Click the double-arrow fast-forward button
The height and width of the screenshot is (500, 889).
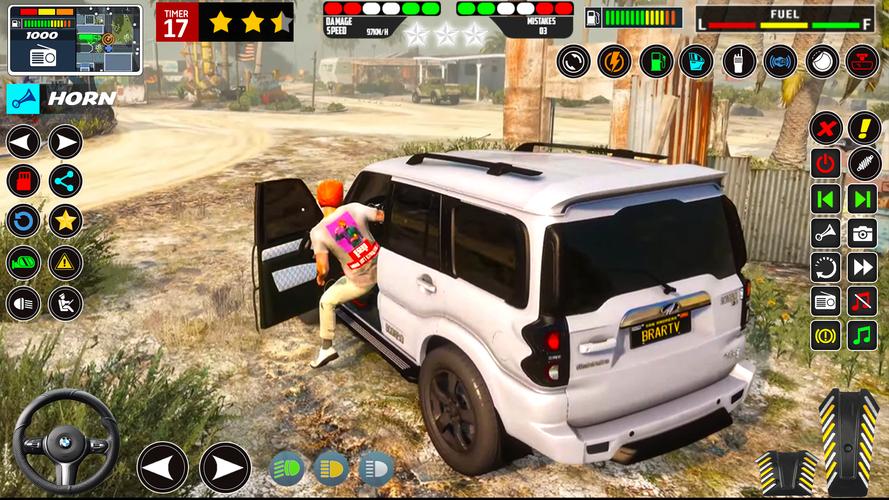click(862, 267)
